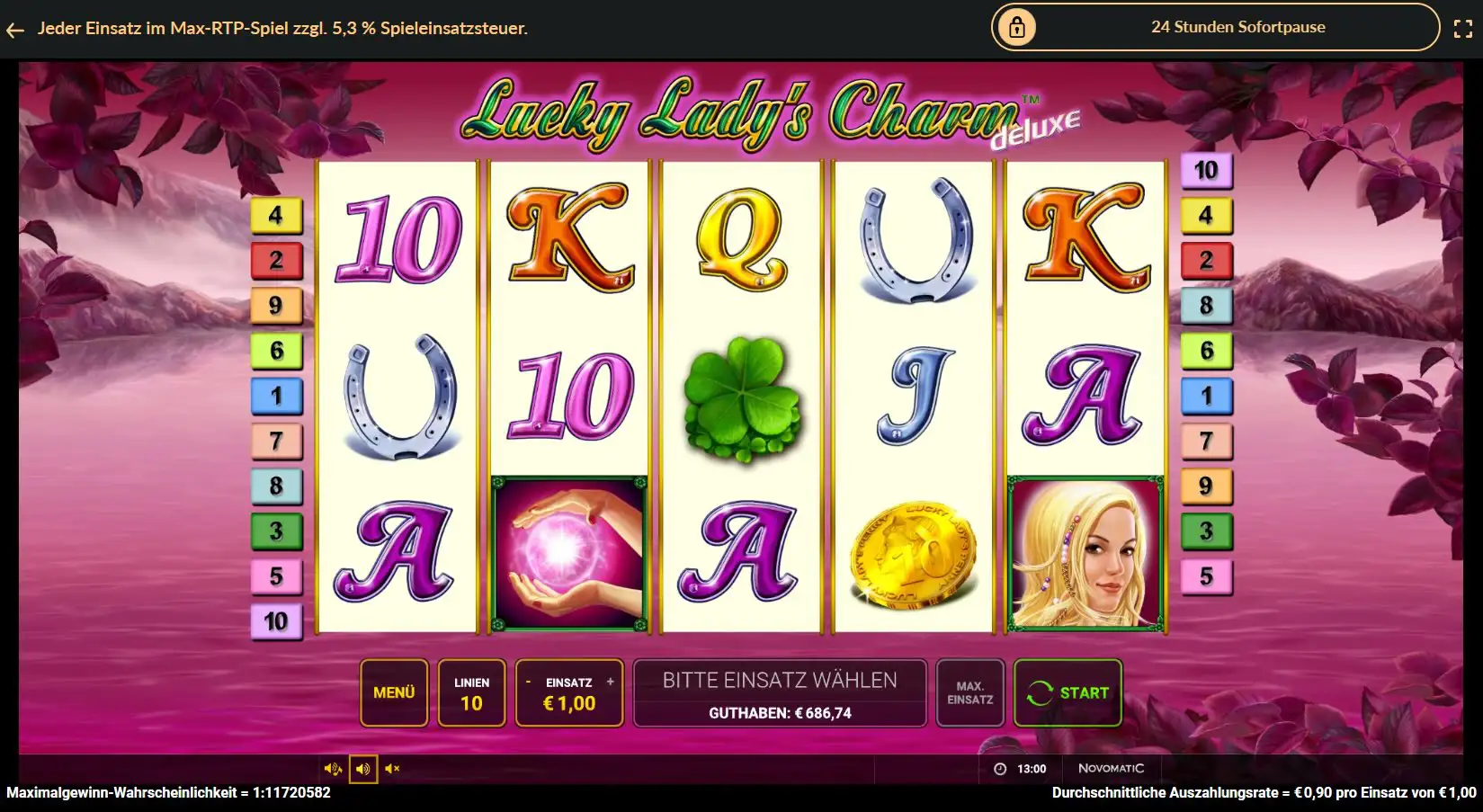Screen dimensions: 1483x812
Task: Click the NOVOMATIC logo
Action: pyautogui.click(x=1112, y=768)
